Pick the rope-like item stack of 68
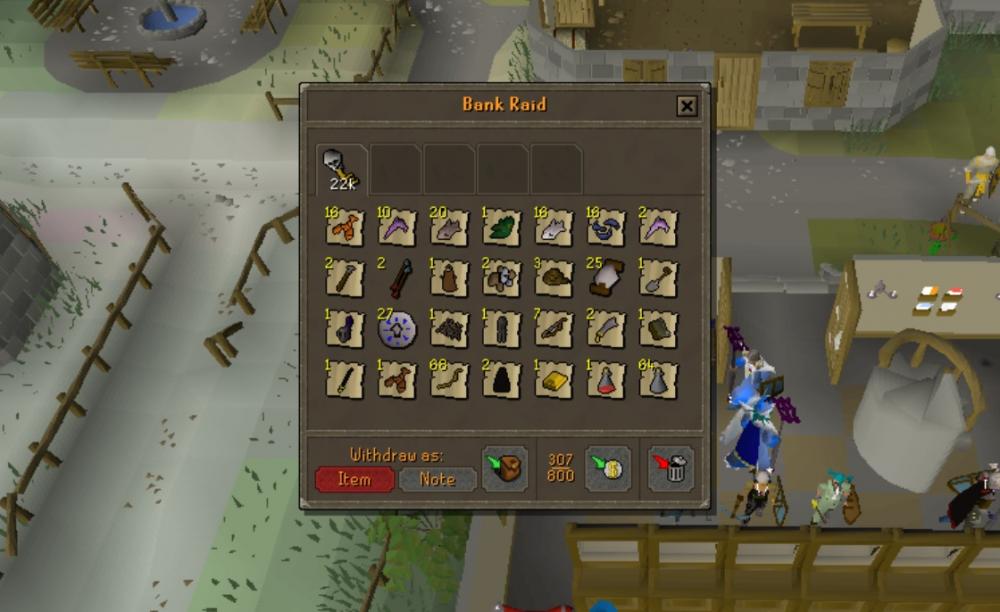This screenshot has width=1000, height=612. point(450,381)
